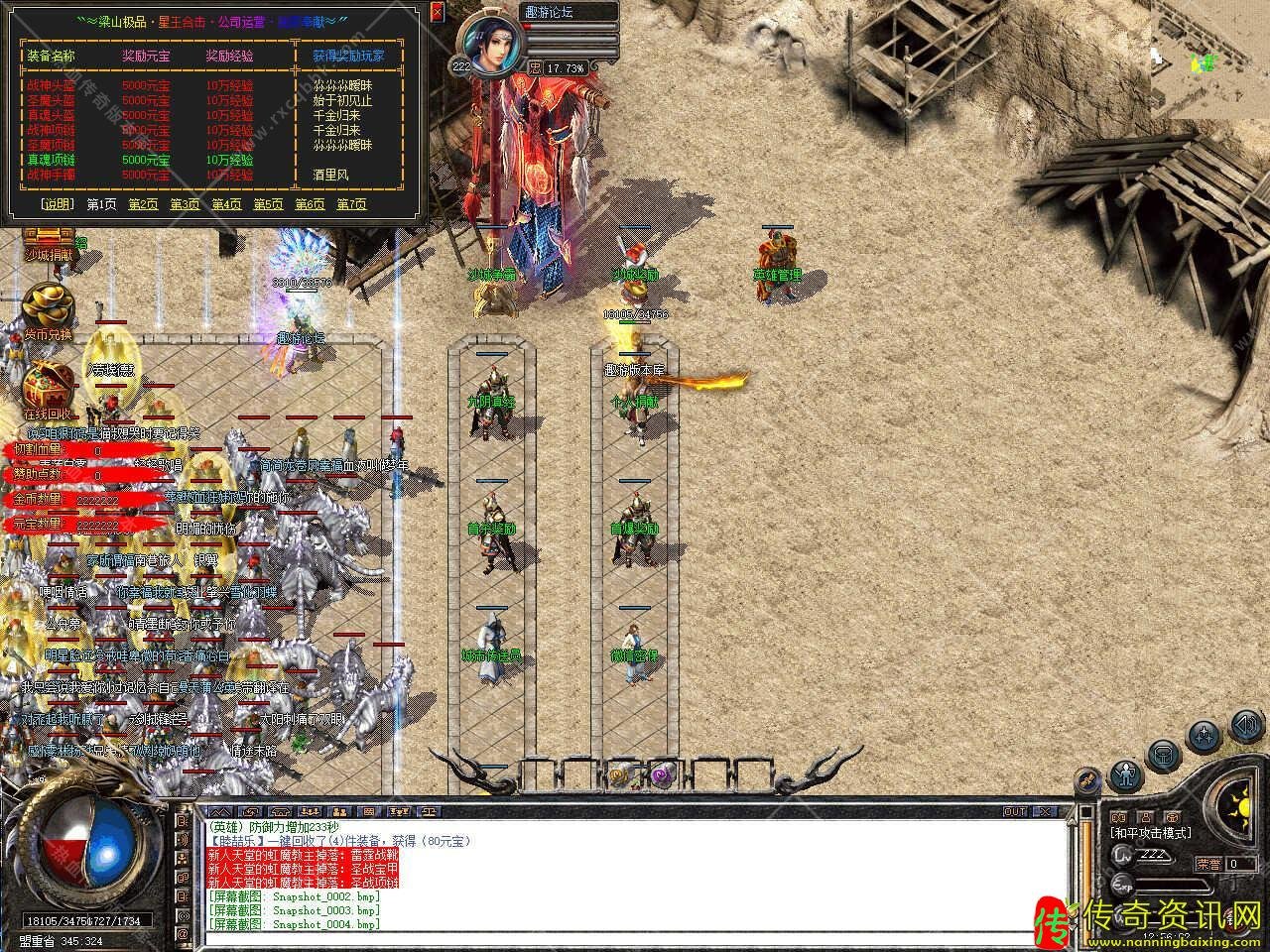Open the character equipment panel button
Screen dimensions: 1270x952
click(x=1125, y=772)
